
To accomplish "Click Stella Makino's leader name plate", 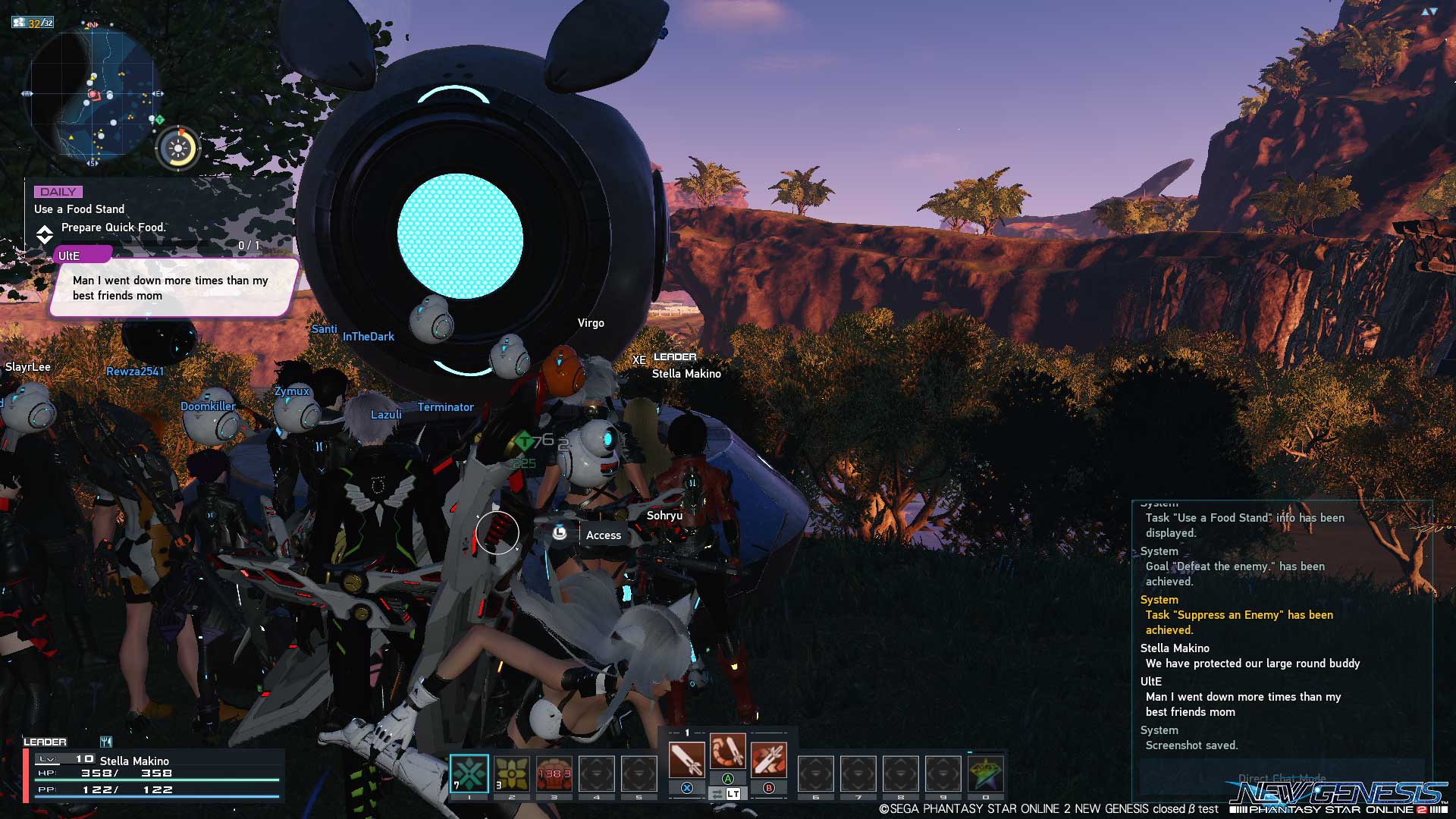I will pyautogui.click(x=686, y=374).
